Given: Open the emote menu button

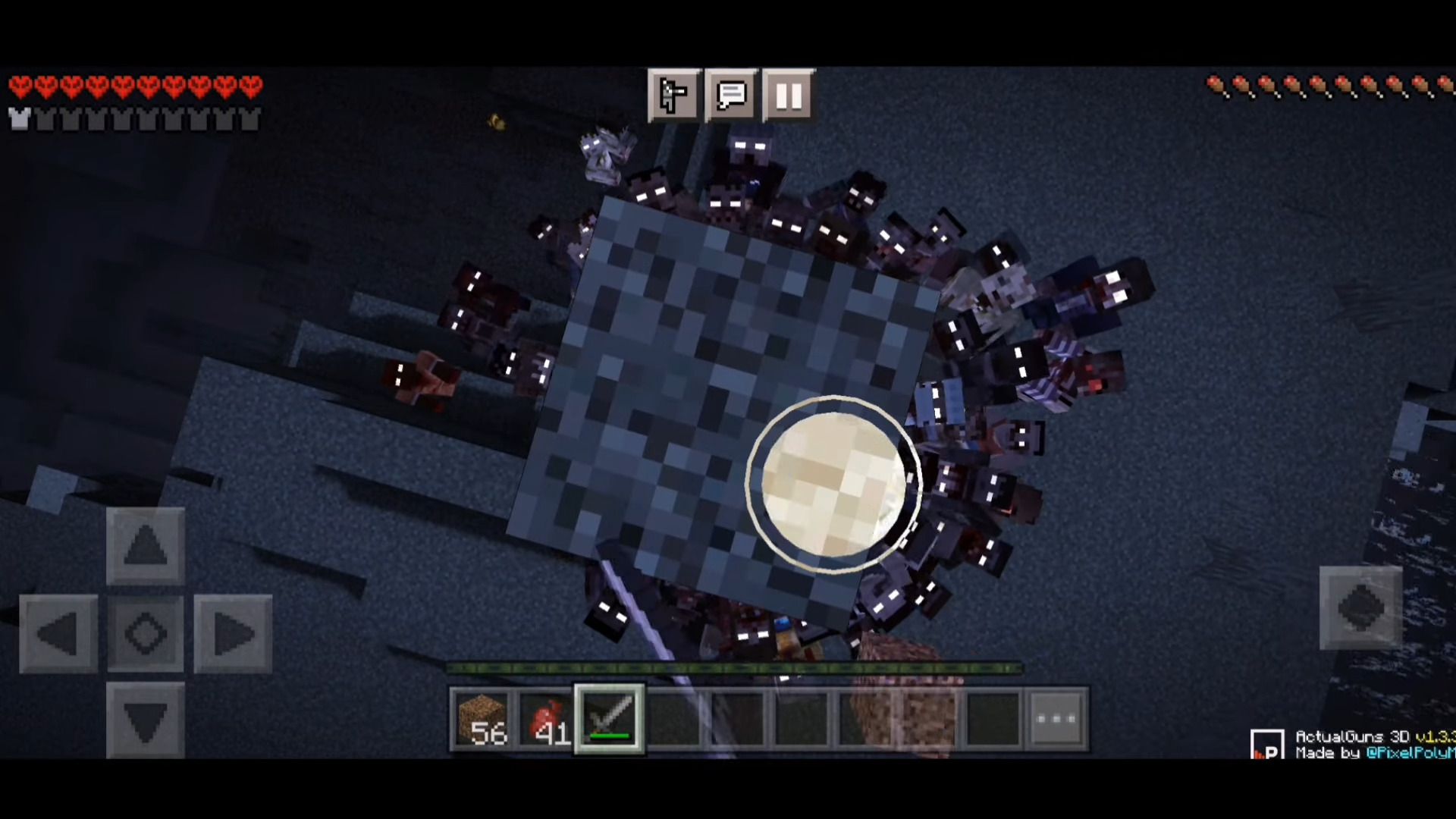Looking at the screenshot, I should (x=673, y=96).
